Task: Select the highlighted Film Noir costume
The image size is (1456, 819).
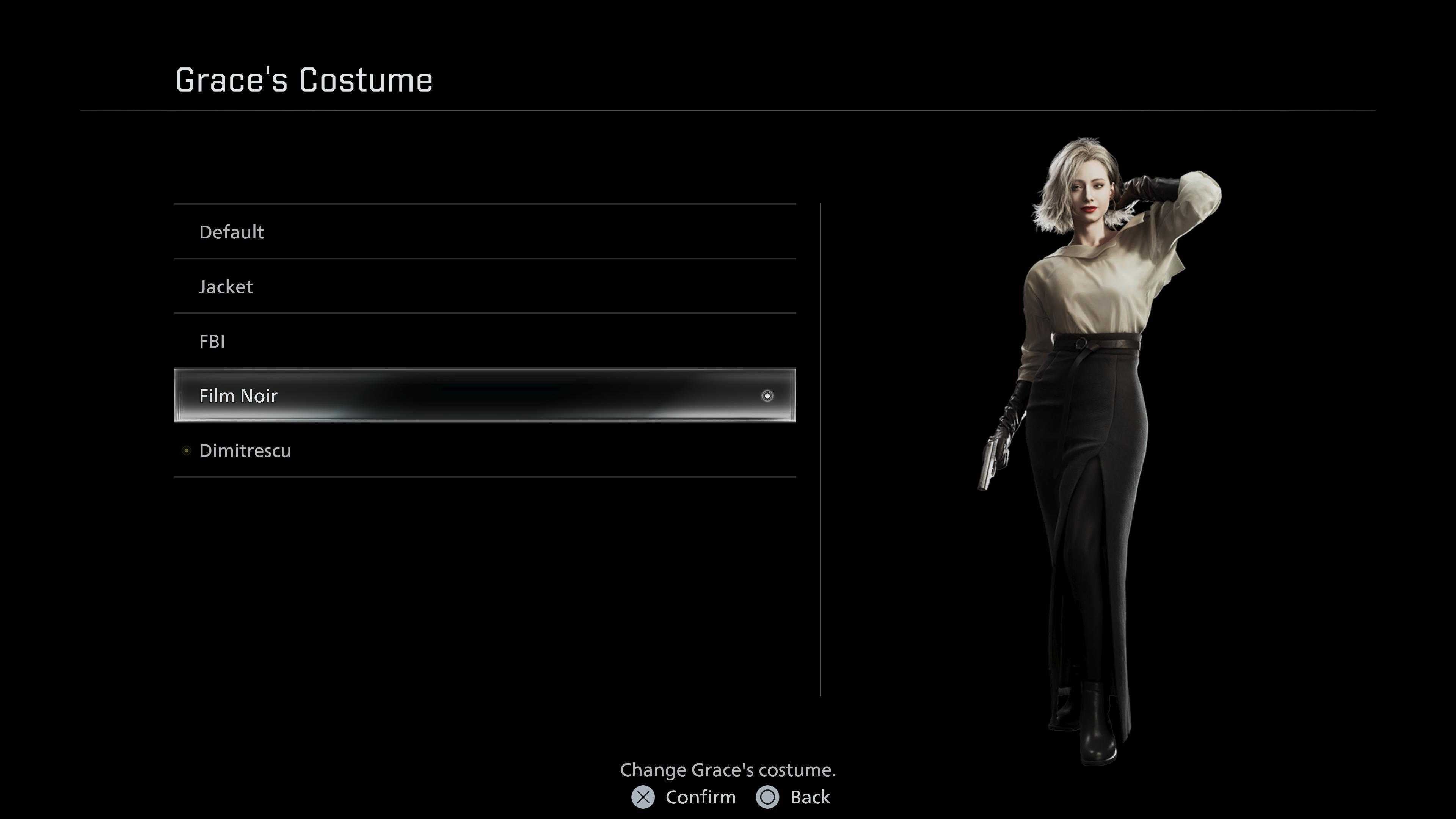Action: (x=238, y=395)
